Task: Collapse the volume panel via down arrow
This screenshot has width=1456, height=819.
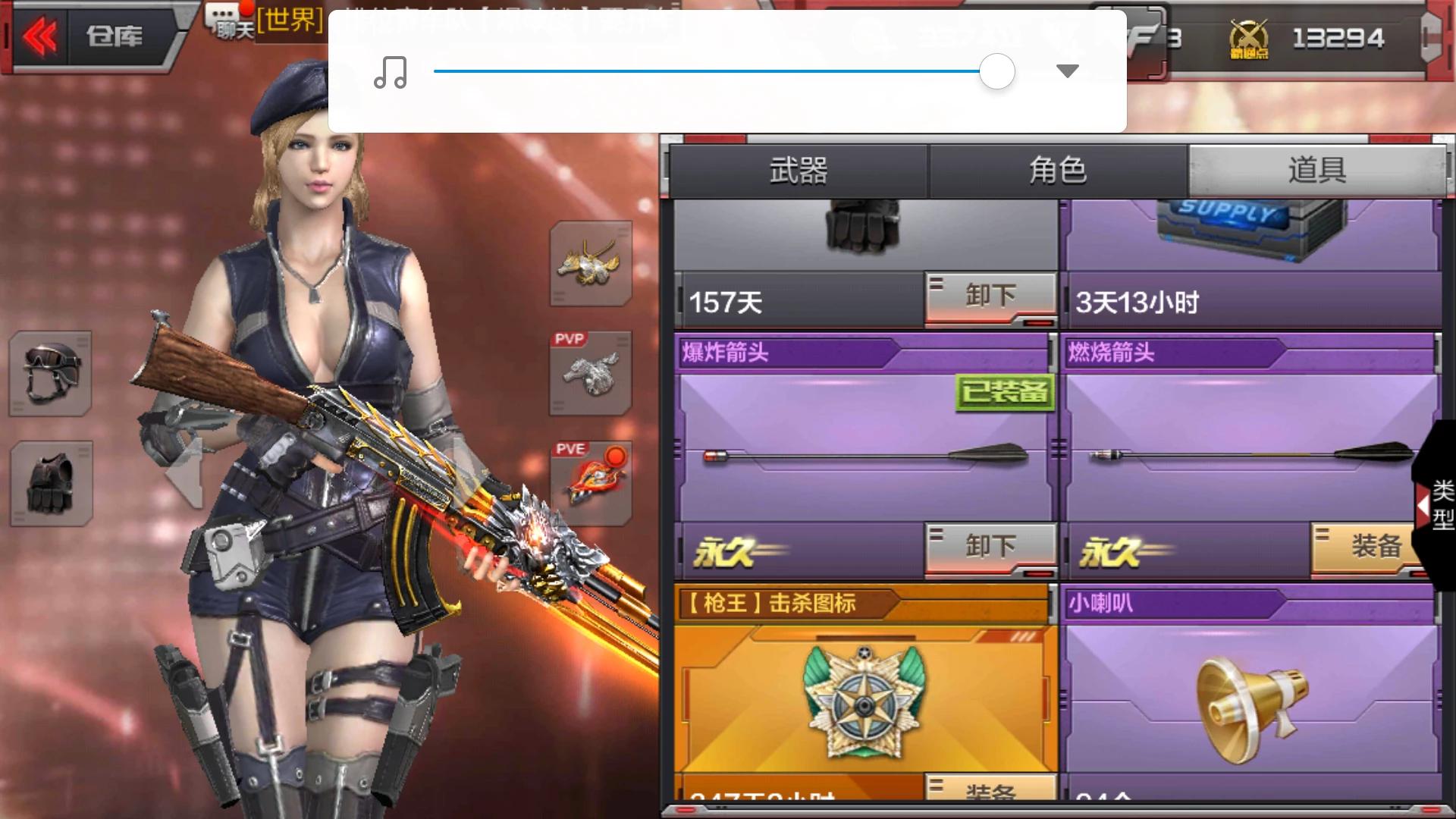Action: click(x=1066, y=71)
